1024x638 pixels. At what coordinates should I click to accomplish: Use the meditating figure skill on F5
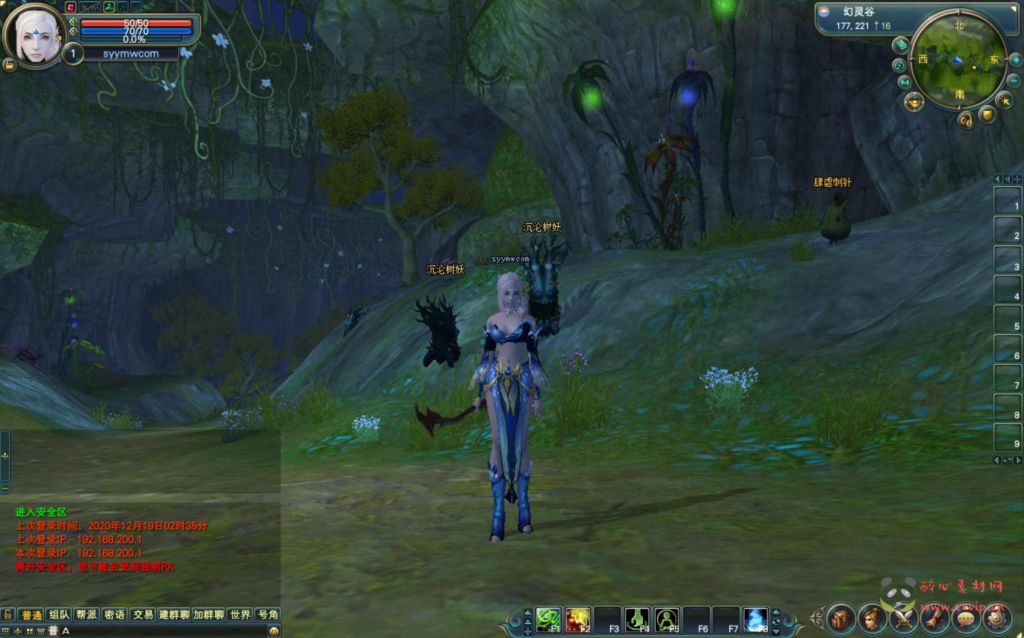click(667, 619)
